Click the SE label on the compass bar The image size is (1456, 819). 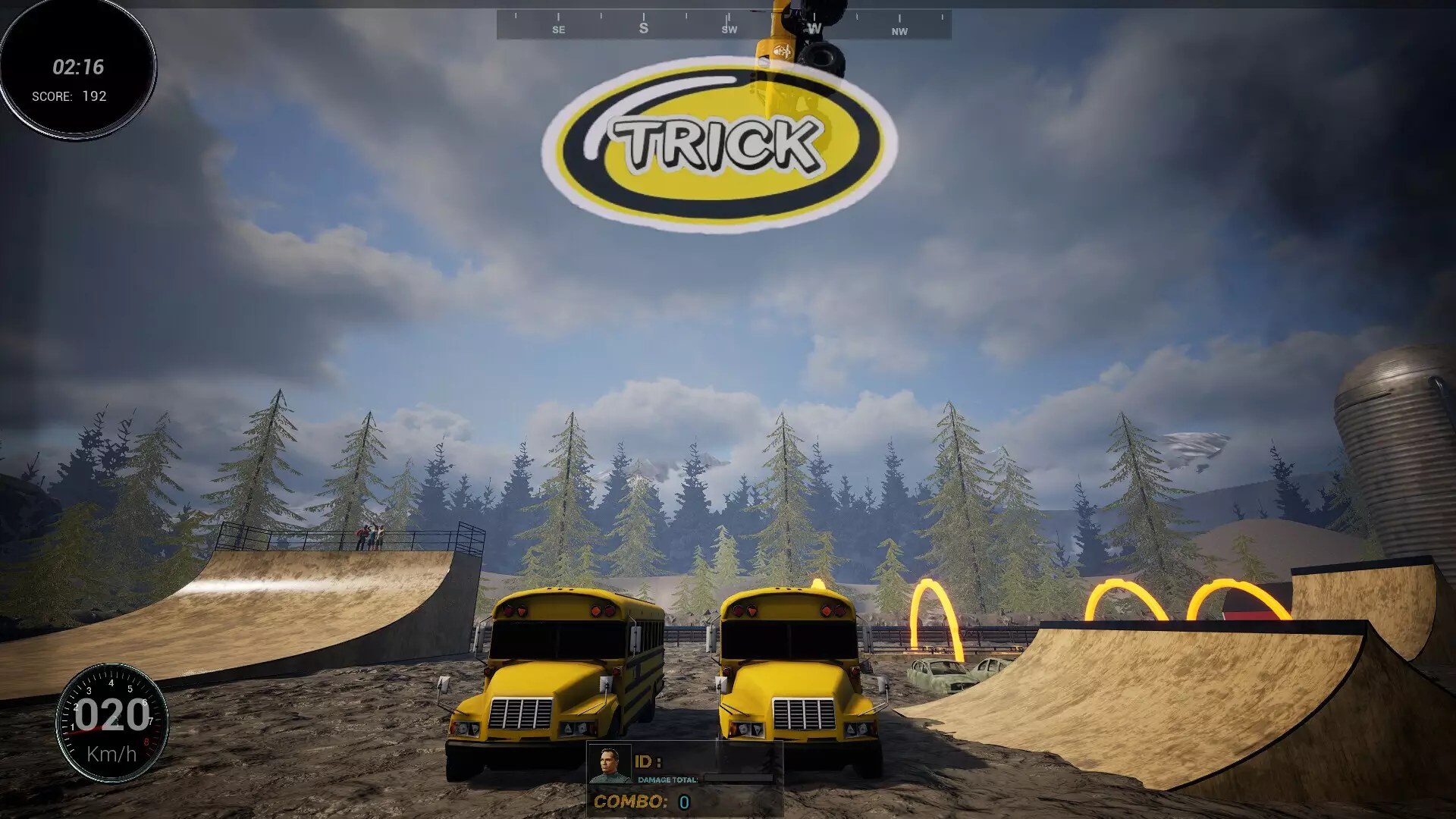558,29
